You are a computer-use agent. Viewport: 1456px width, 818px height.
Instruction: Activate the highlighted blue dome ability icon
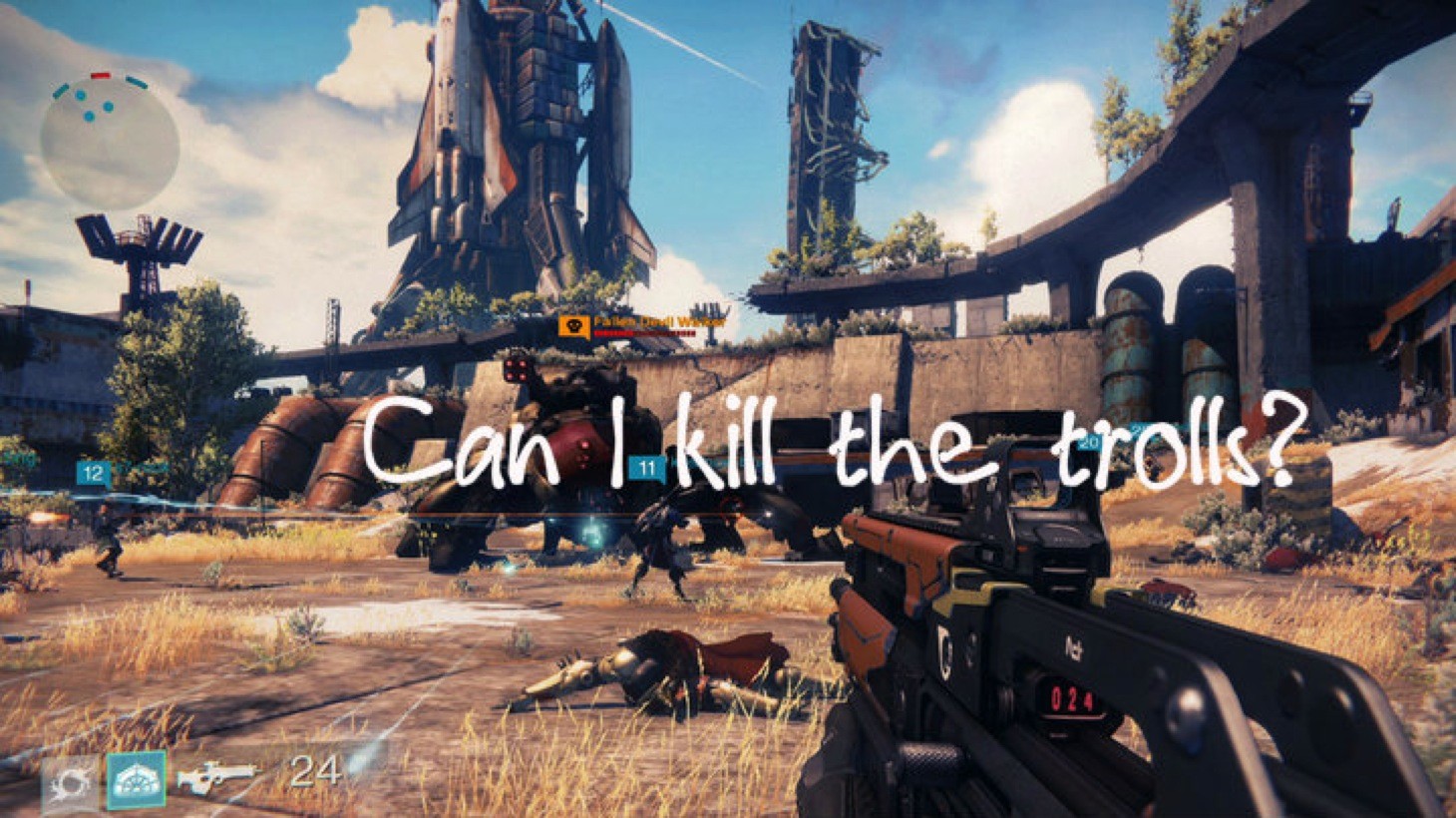pyautogui.click(x=136, y=780)
